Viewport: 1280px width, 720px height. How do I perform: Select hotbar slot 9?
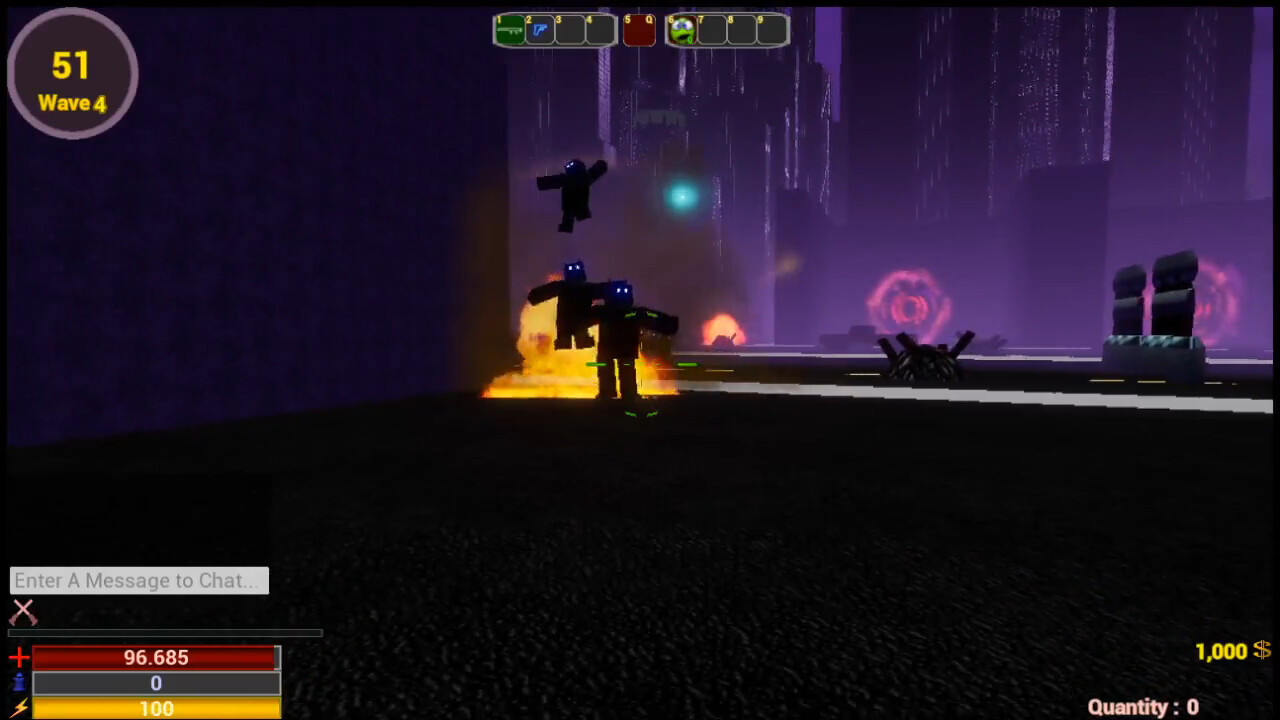pyautogui.click(x=770, y=30)
